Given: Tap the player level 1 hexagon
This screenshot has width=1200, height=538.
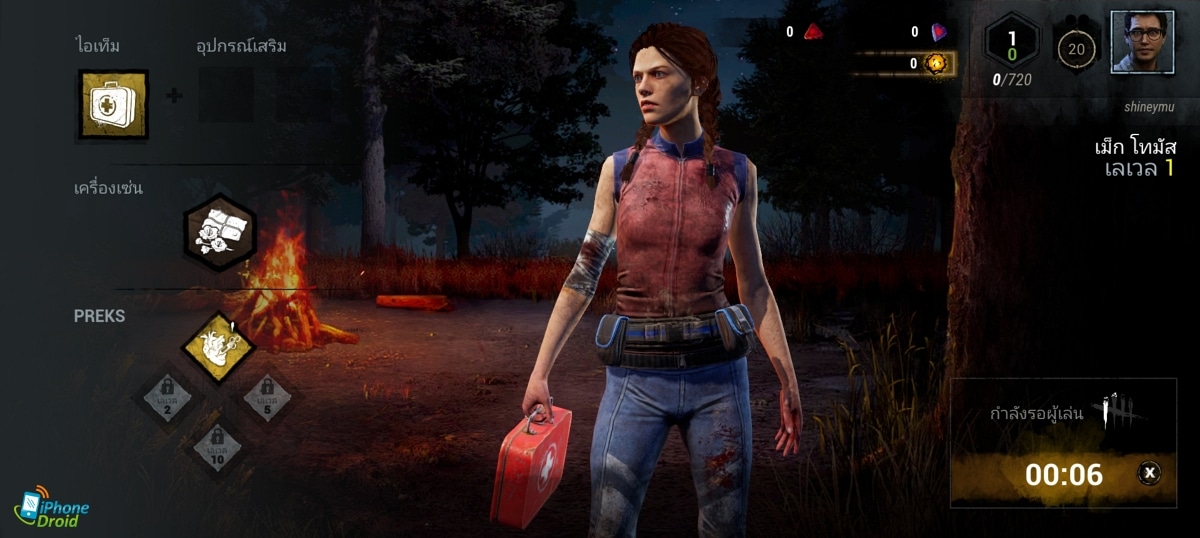Looking at the screenshot, I should (x=1012, y=44).
